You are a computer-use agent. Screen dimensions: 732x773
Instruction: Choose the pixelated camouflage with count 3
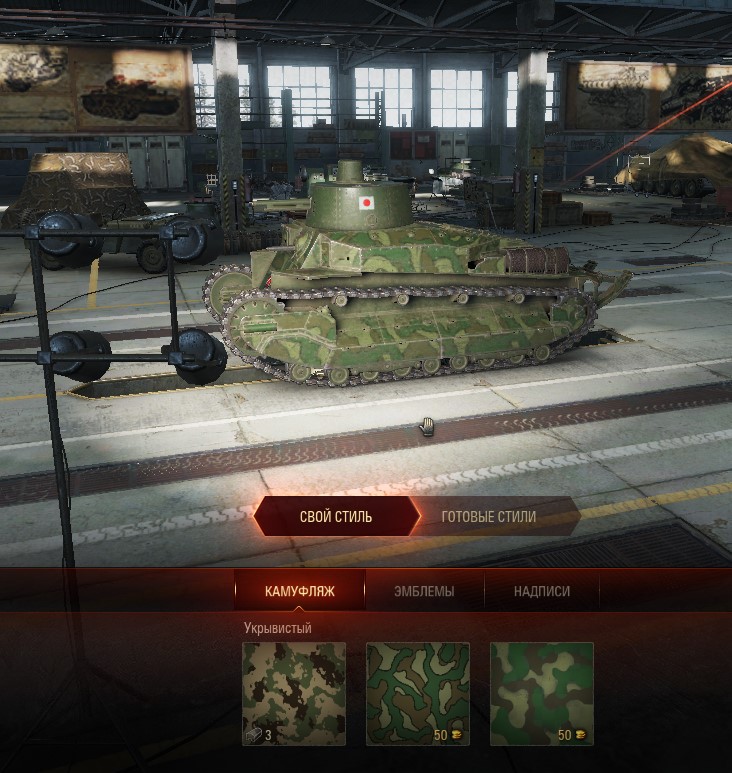click(294, 693)
